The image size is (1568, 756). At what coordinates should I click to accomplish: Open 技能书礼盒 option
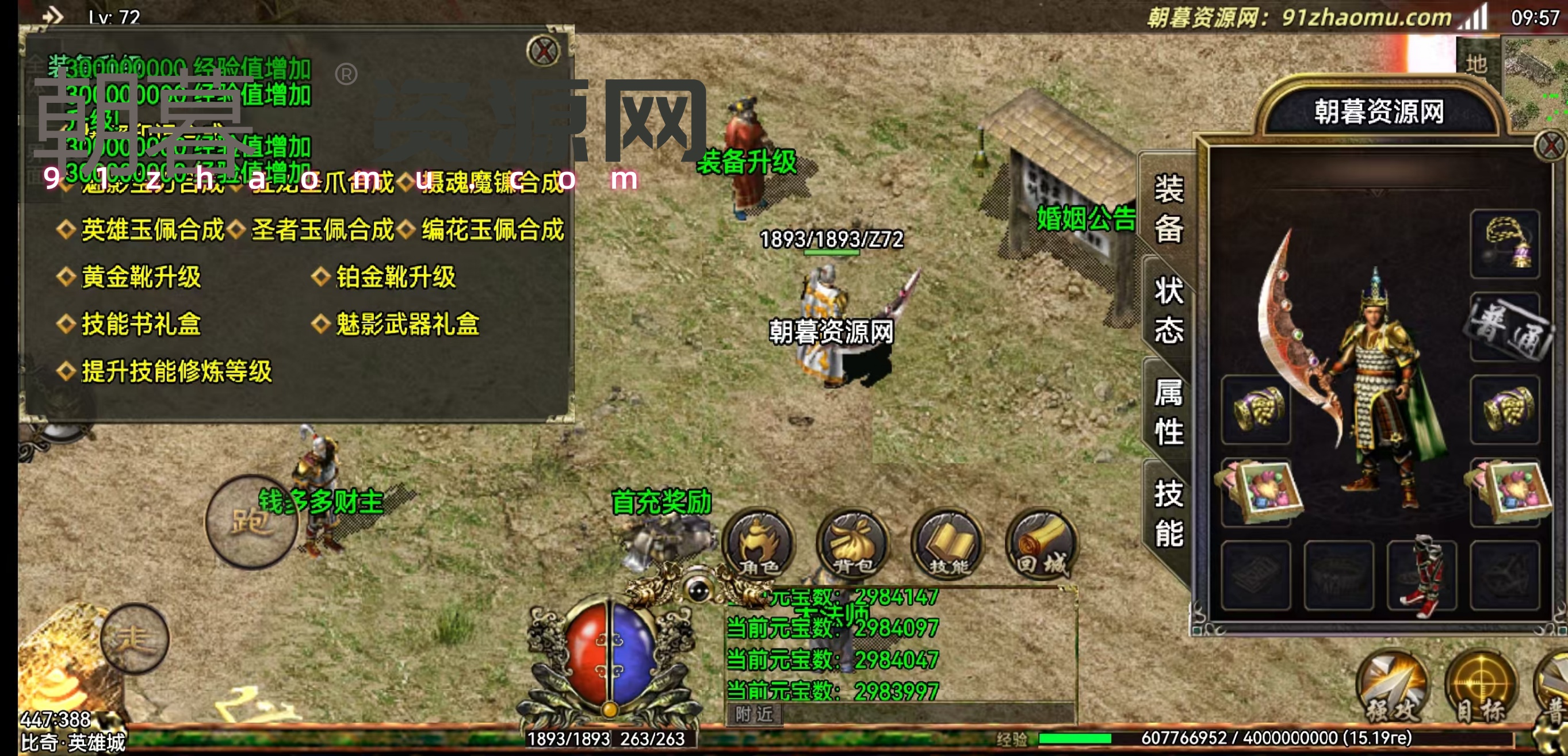point(140,324)
